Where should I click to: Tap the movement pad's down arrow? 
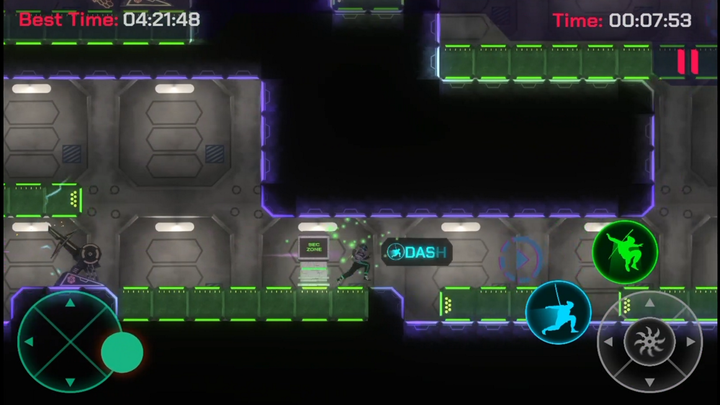click(68, 383)
